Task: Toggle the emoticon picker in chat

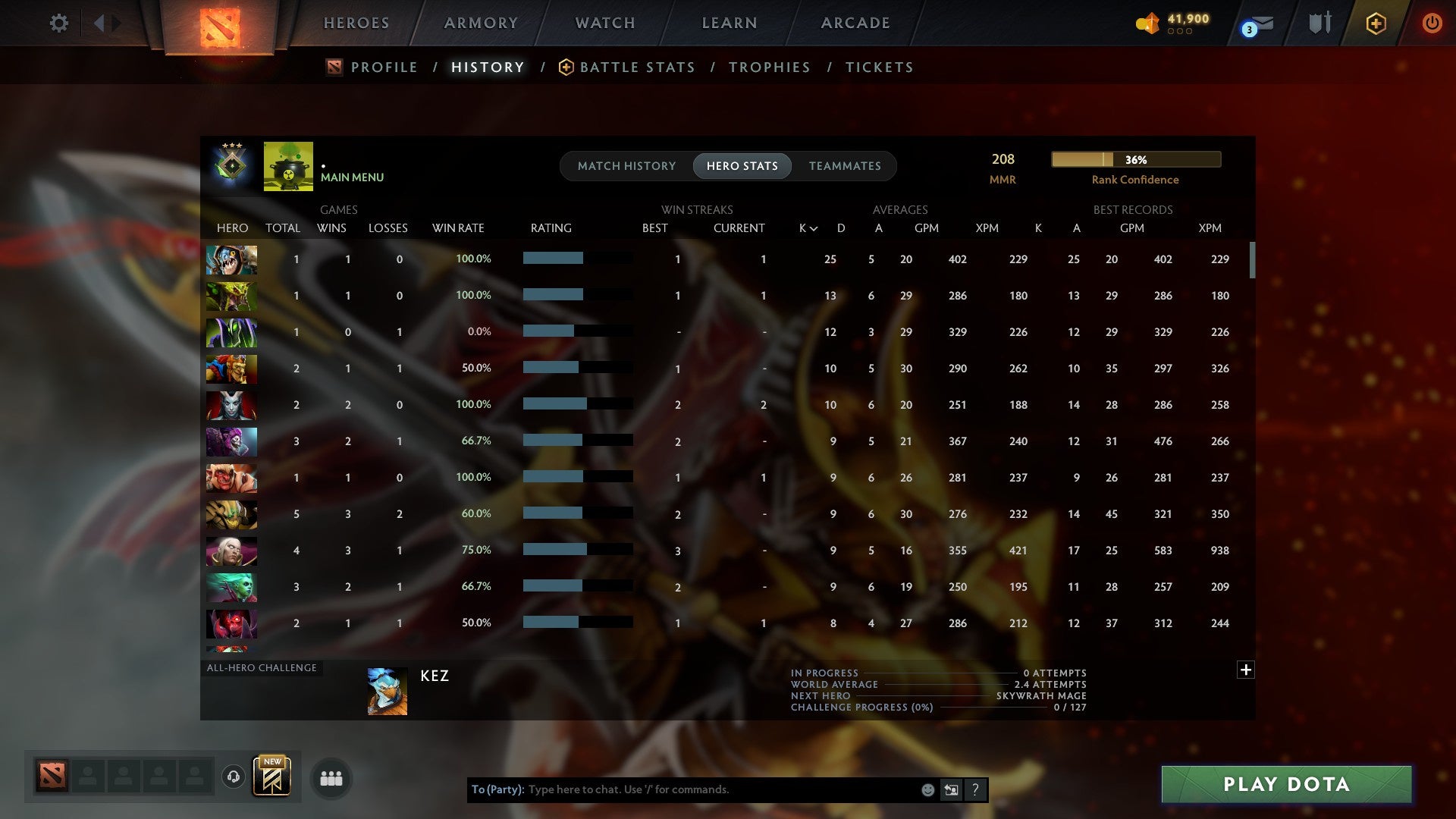Action: (x=927, y=789)
